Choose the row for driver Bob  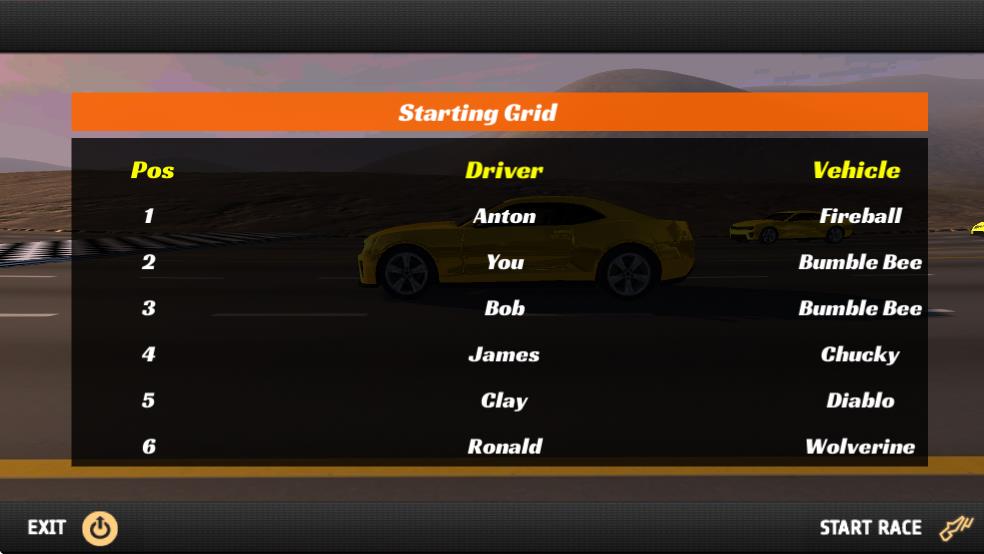504,308
